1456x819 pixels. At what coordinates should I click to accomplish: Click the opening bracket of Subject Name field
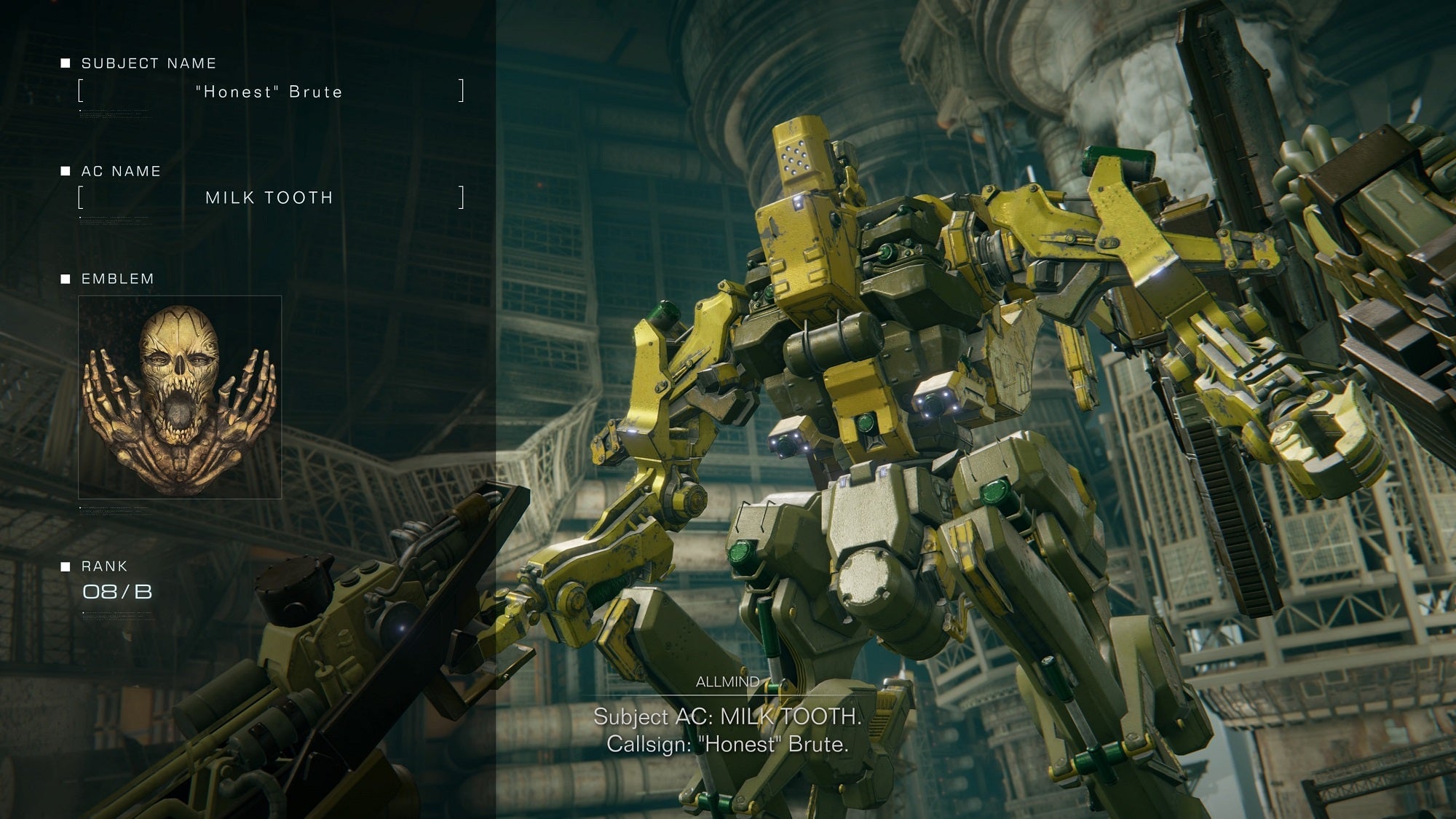coord(79,92)
